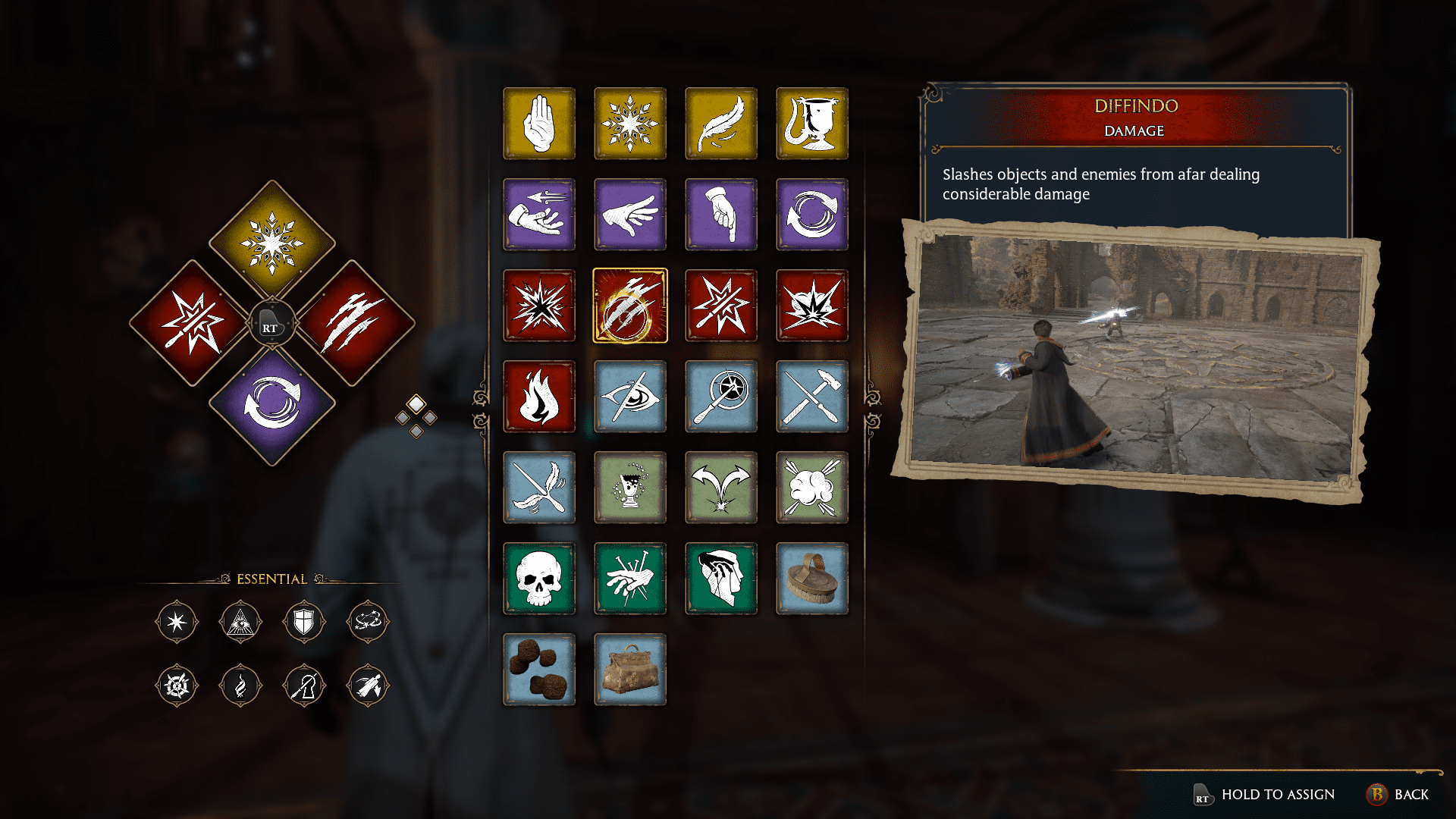
Task: Select the Flipendo circular-arrows spell
Action: 812,215
